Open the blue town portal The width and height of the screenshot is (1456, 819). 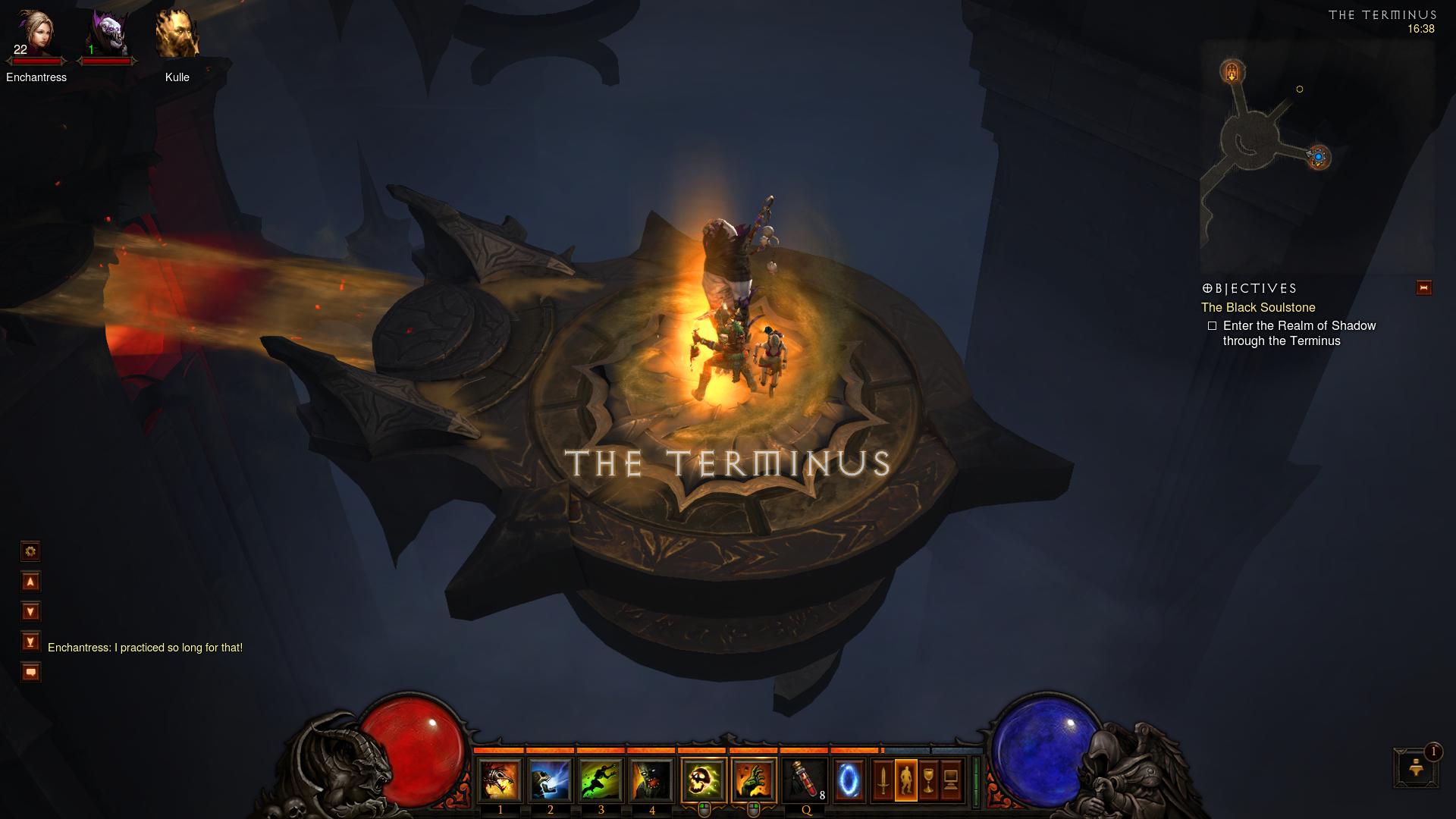click(849, 780)
